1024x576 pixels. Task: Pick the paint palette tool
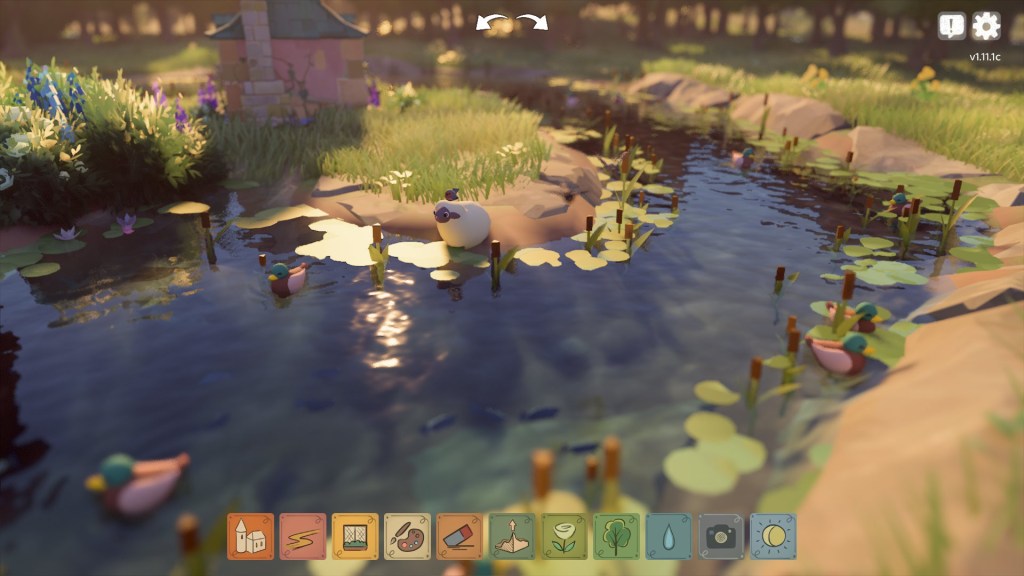click(407, 537)
